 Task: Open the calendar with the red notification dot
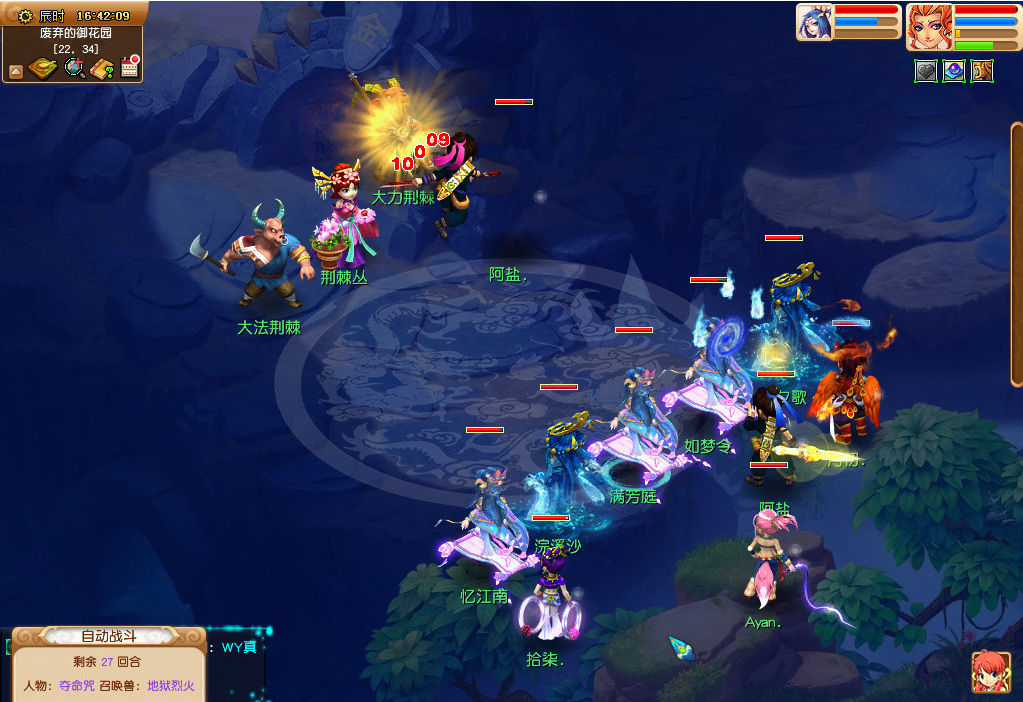click(x=129, y=68)
